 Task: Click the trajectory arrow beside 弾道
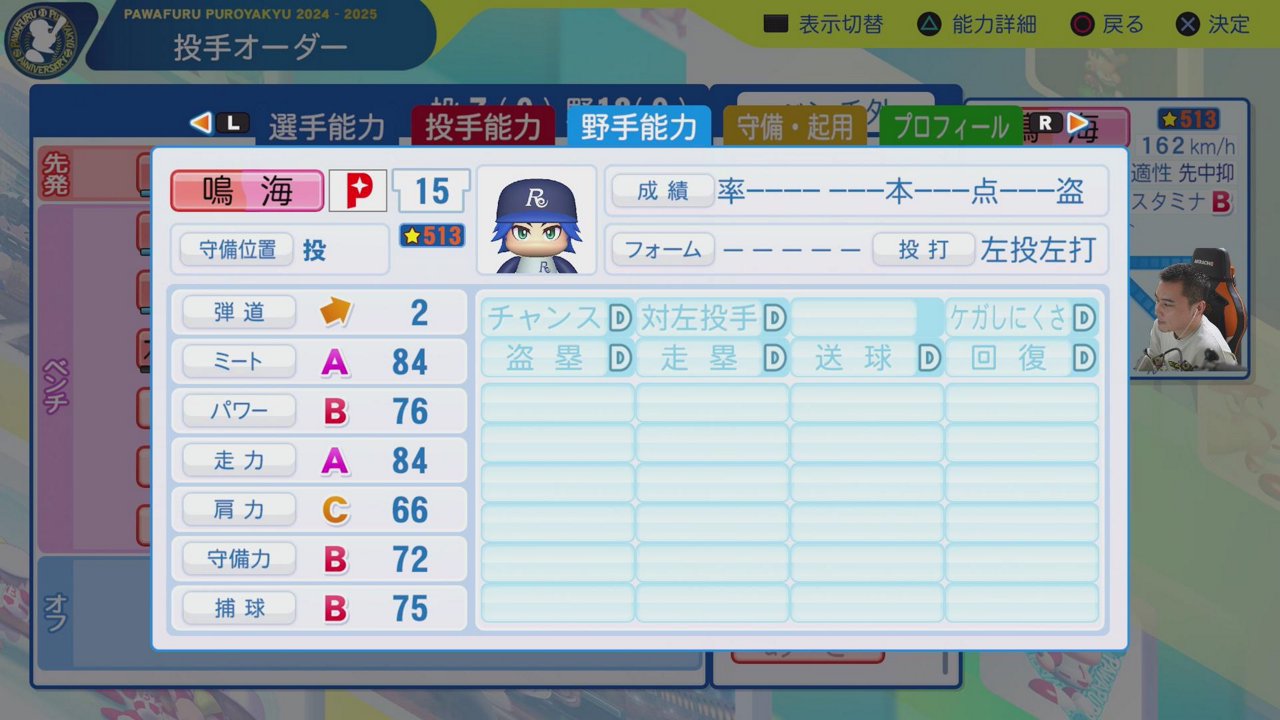[337, 313]
